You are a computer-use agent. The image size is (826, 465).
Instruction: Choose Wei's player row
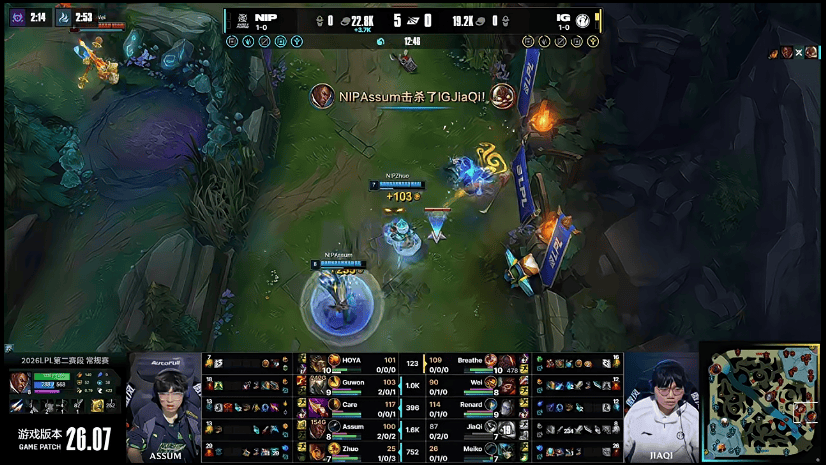point(470,383)
